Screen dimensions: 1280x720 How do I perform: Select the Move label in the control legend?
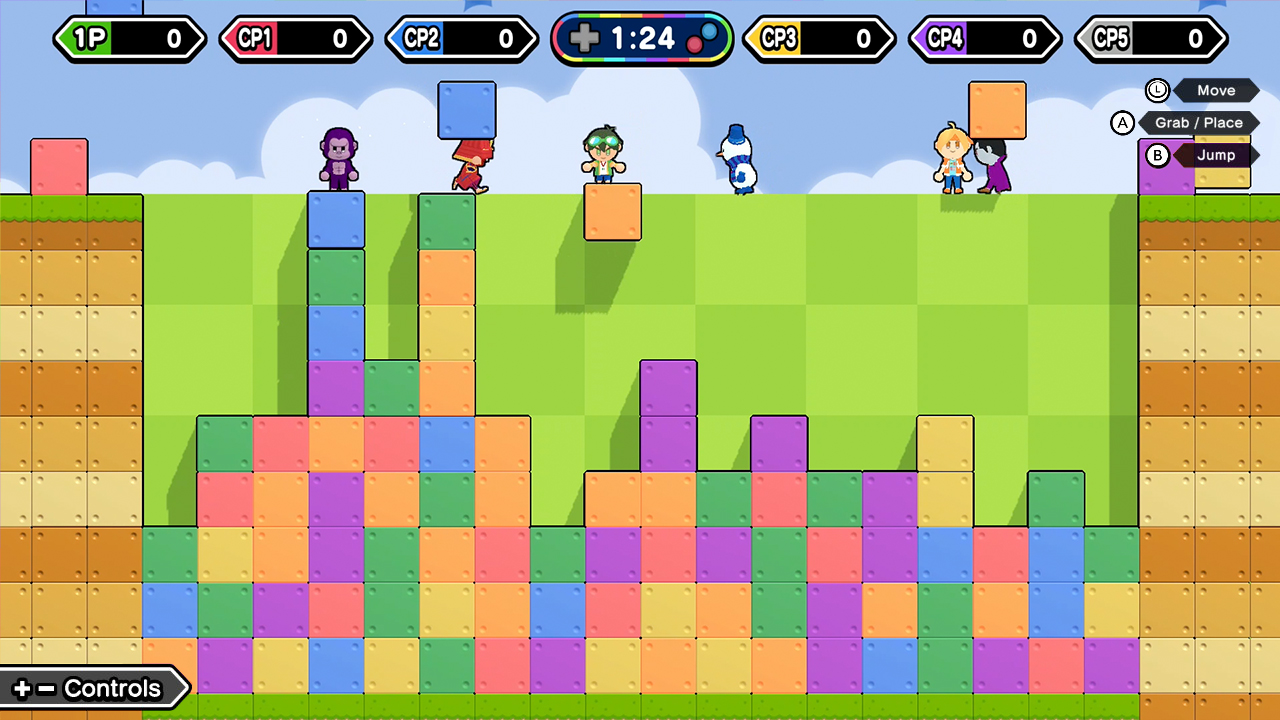(x=1216, y=90)
